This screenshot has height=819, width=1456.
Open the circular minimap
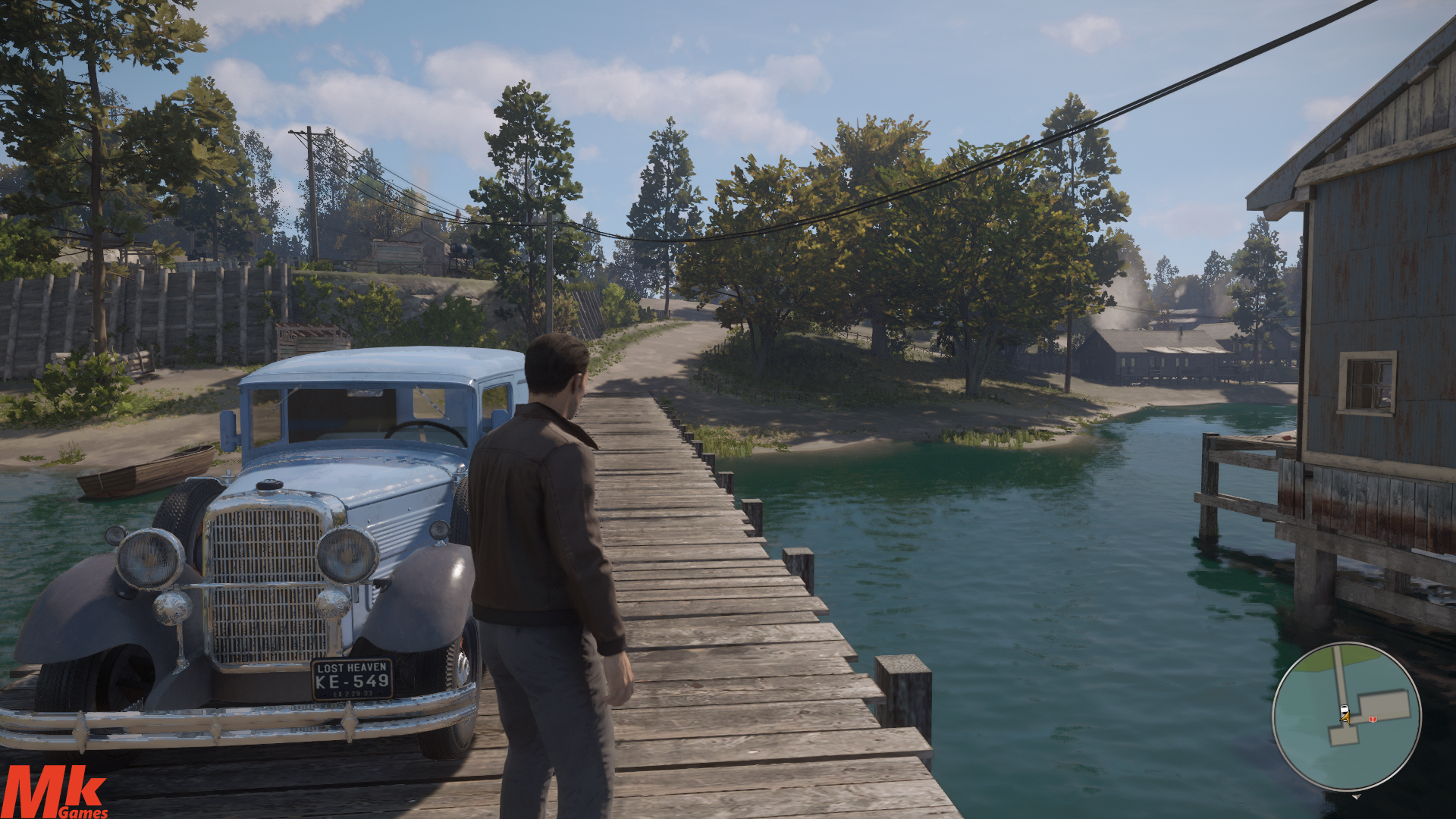pos(1346,717)
